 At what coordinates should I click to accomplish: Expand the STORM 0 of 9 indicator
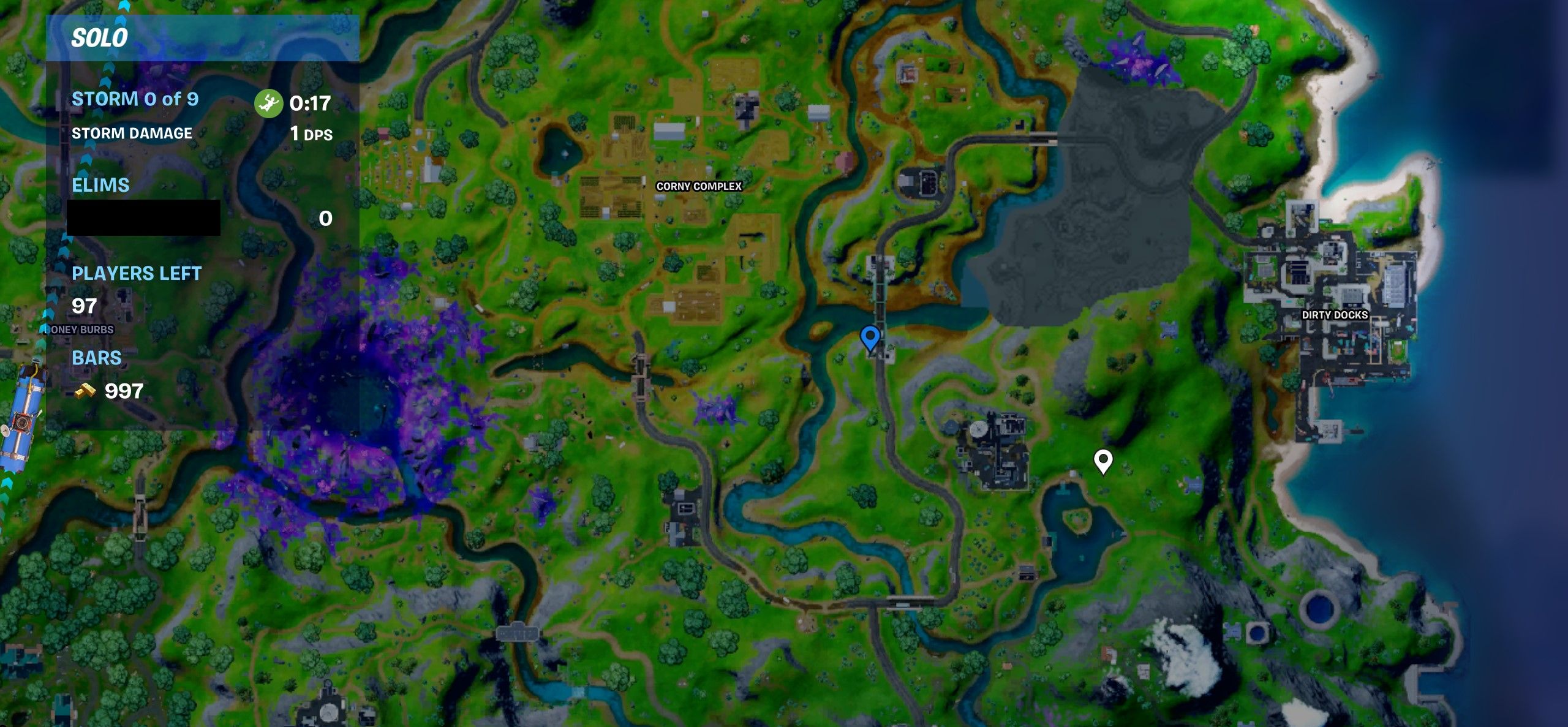(135, 99)
